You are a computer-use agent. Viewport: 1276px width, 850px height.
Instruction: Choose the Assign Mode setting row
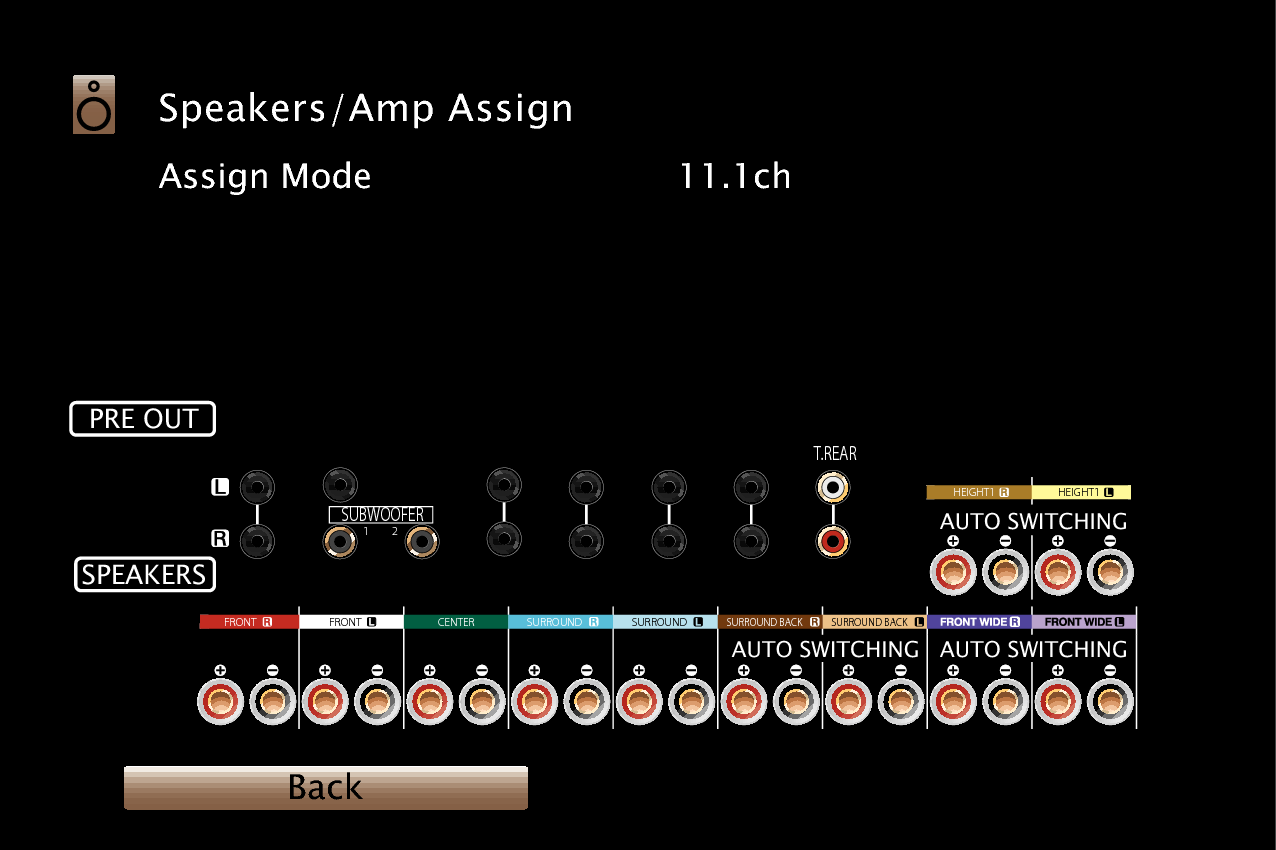265,177
